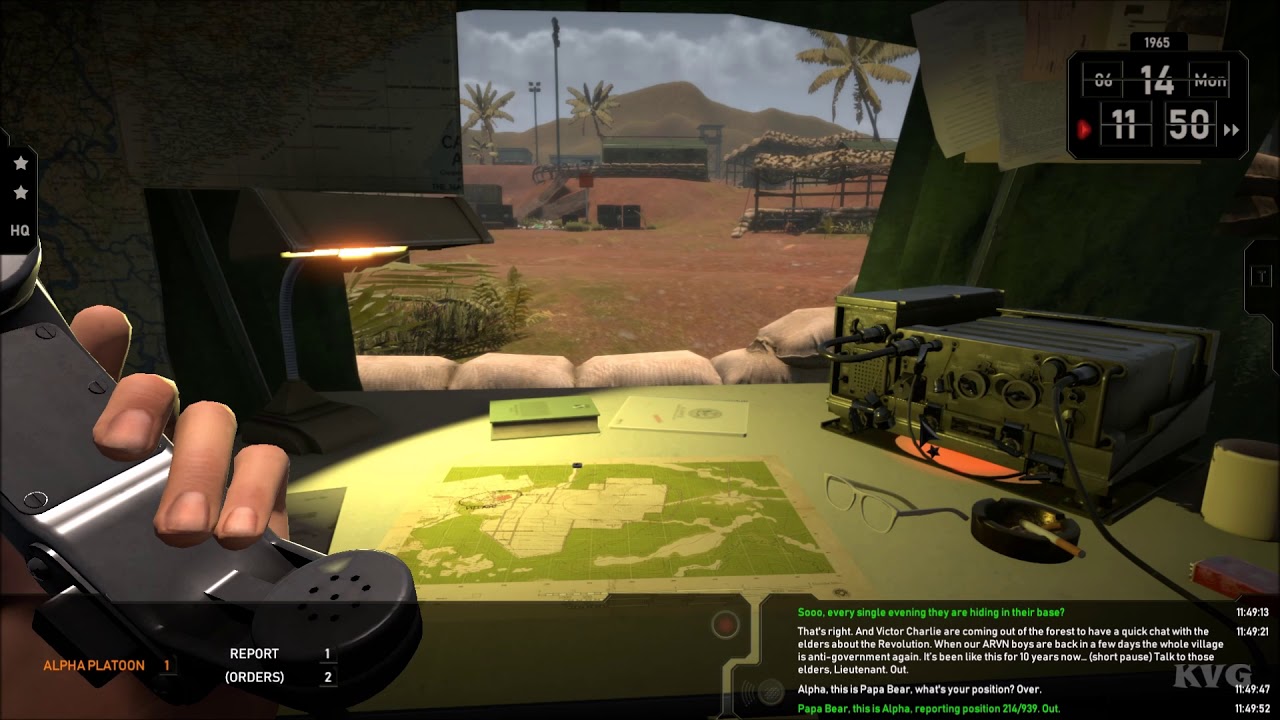Image resolution: width=1280 pixels, height=720 pixels.
Task: Open the (ORDERS) radio submenu
Action: coord(254,677)
